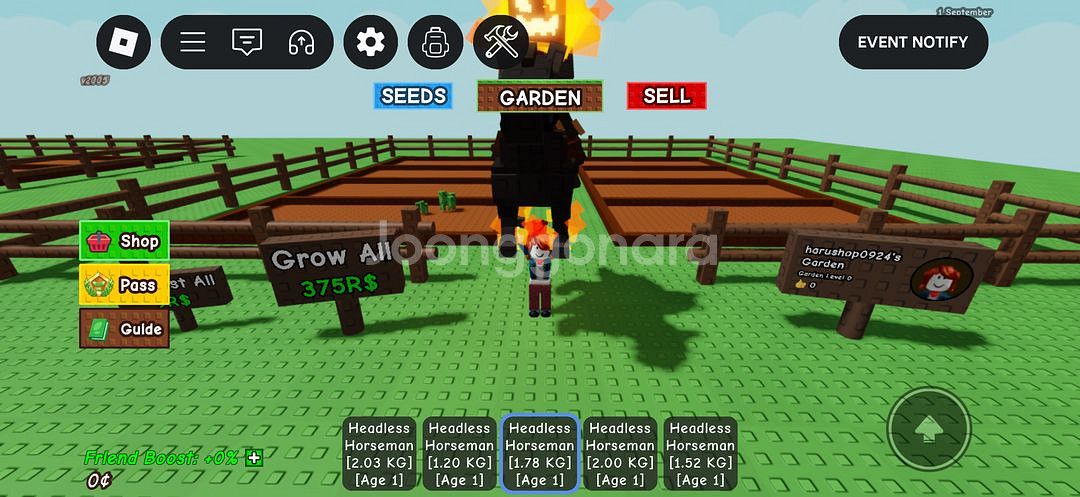Go to the Seeds location
Image resolution: width=1080 pixels, height=497 pixels.
point(413,96)
